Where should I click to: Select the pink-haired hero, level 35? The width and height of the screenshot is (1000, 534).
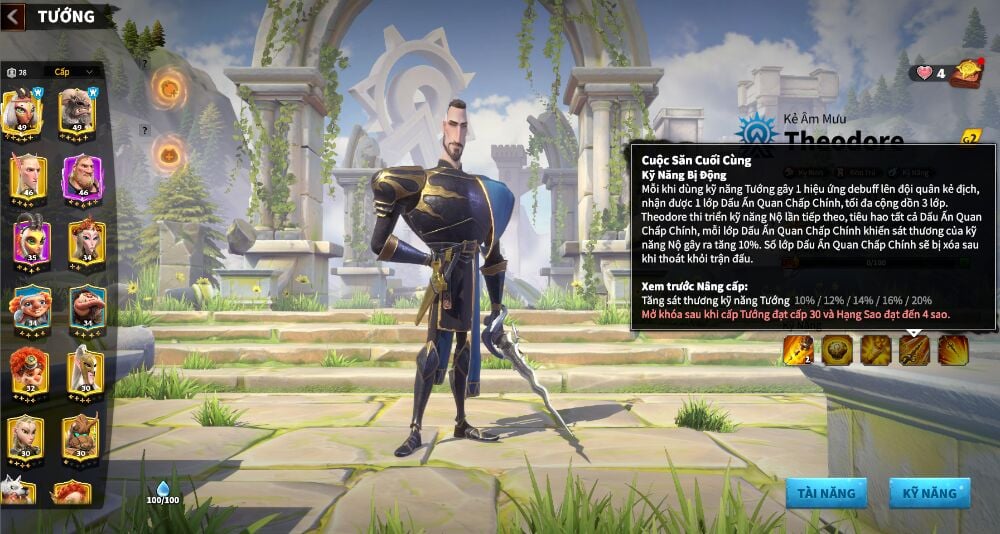[x=31, y=241]
